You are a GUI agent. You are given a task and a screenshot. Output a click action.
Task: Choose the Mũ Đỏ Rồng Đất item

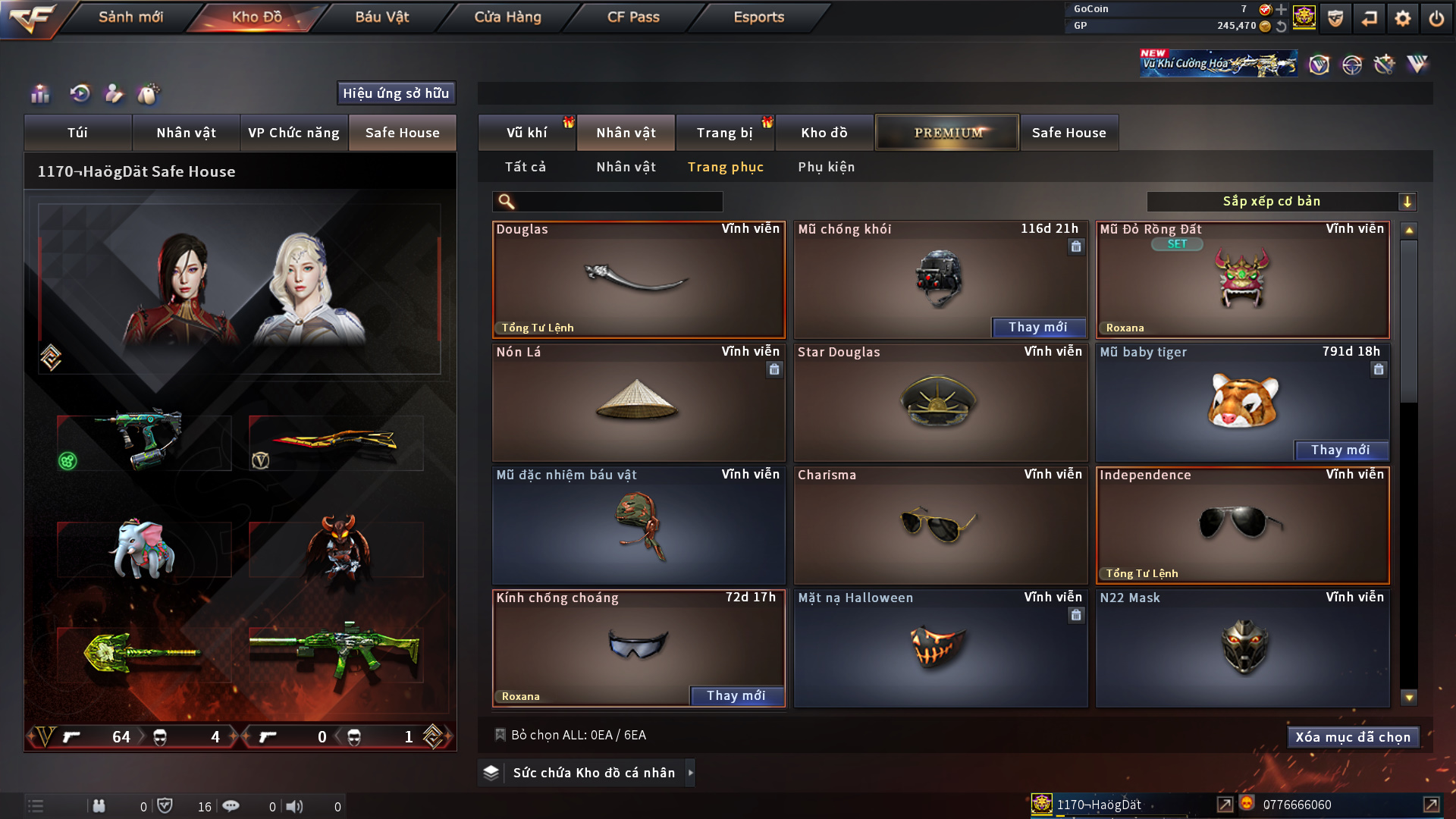click(1242, 280)
